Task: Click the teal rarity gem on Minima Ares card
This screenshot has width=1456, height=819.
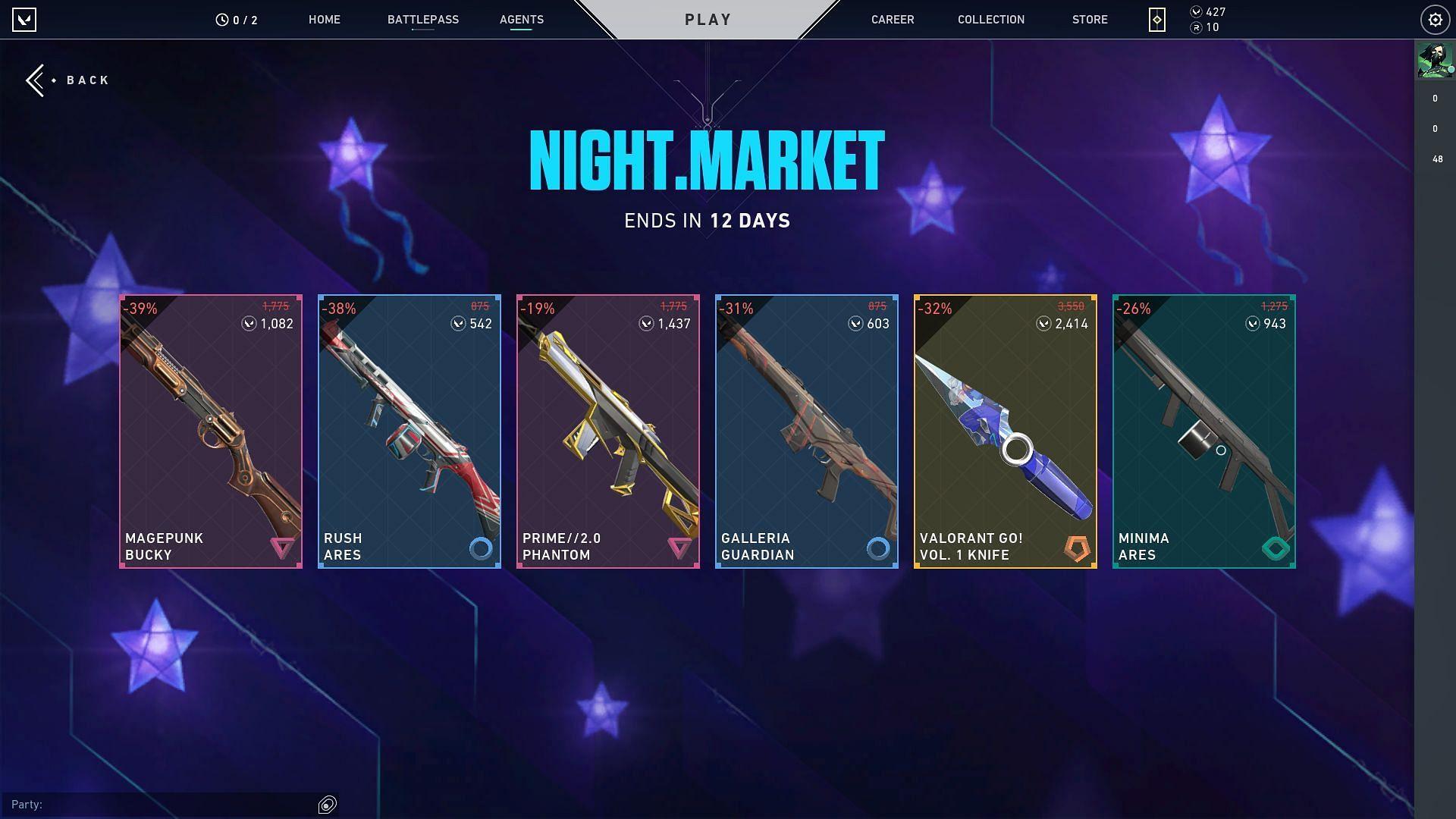Action: 1274,548
